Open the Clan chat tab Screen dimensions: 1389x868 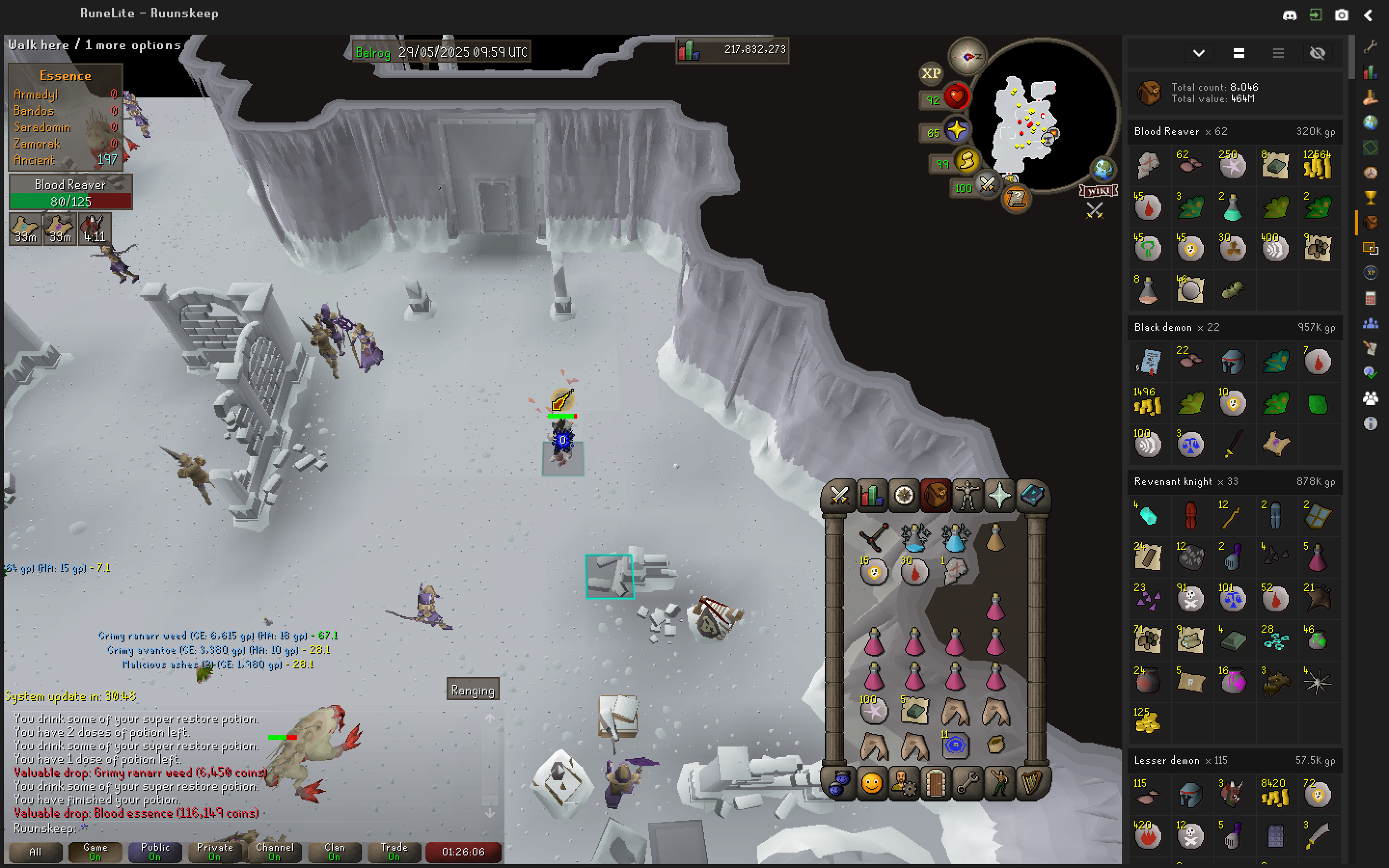(x=334, y=851)
